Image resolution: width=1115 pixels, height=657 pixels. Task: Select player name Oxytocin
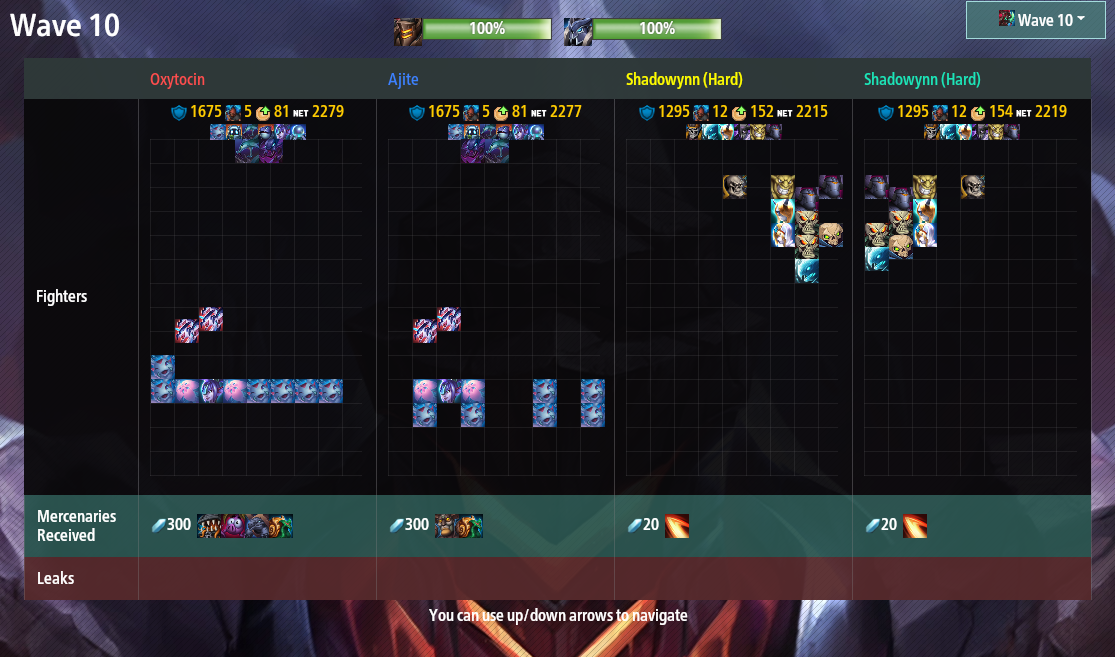pos(178,79)
